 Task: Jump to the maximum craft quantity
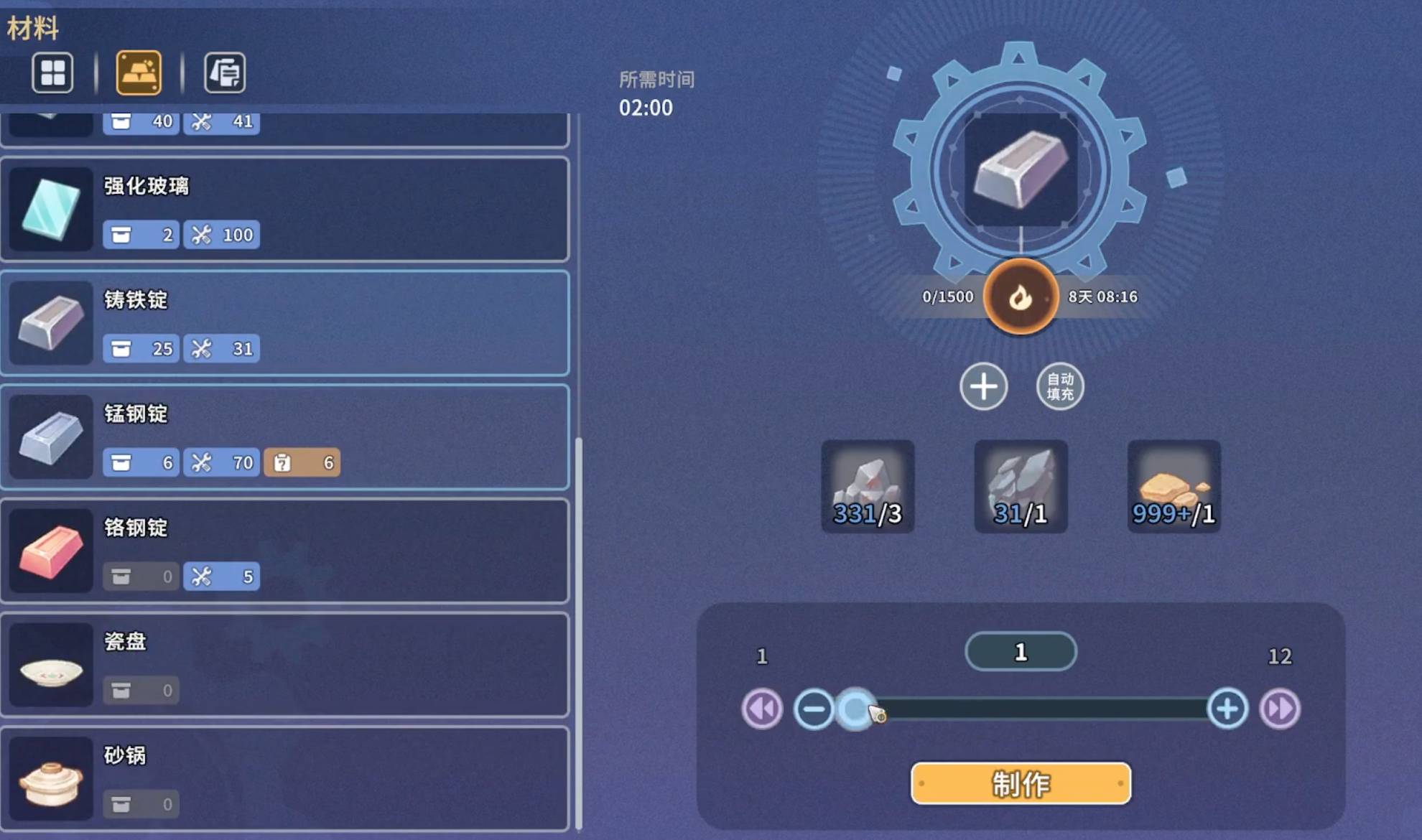(1280, 709)
